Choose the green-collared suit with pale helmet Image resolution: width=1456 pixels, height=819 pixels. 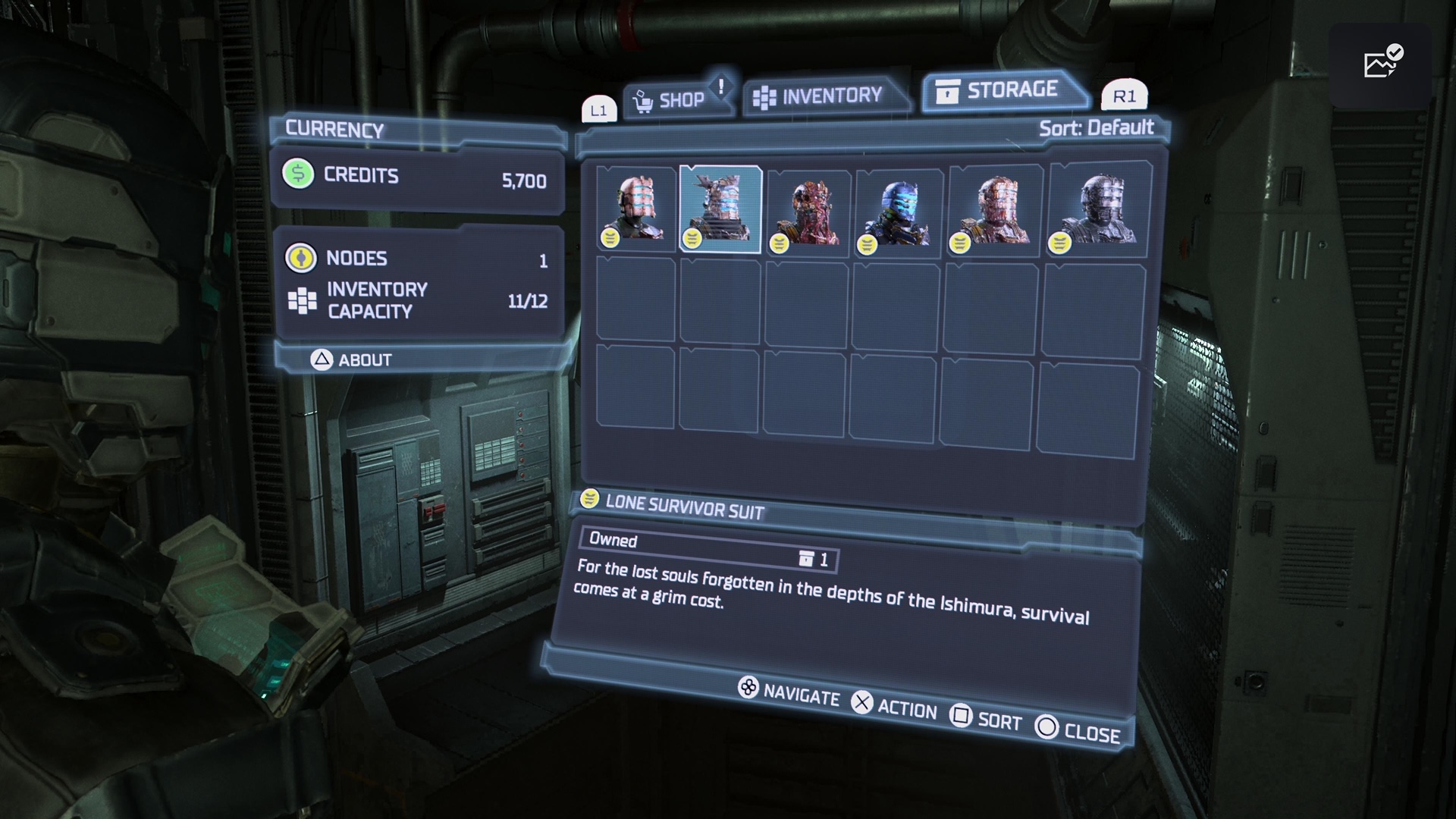click(635, 209)
